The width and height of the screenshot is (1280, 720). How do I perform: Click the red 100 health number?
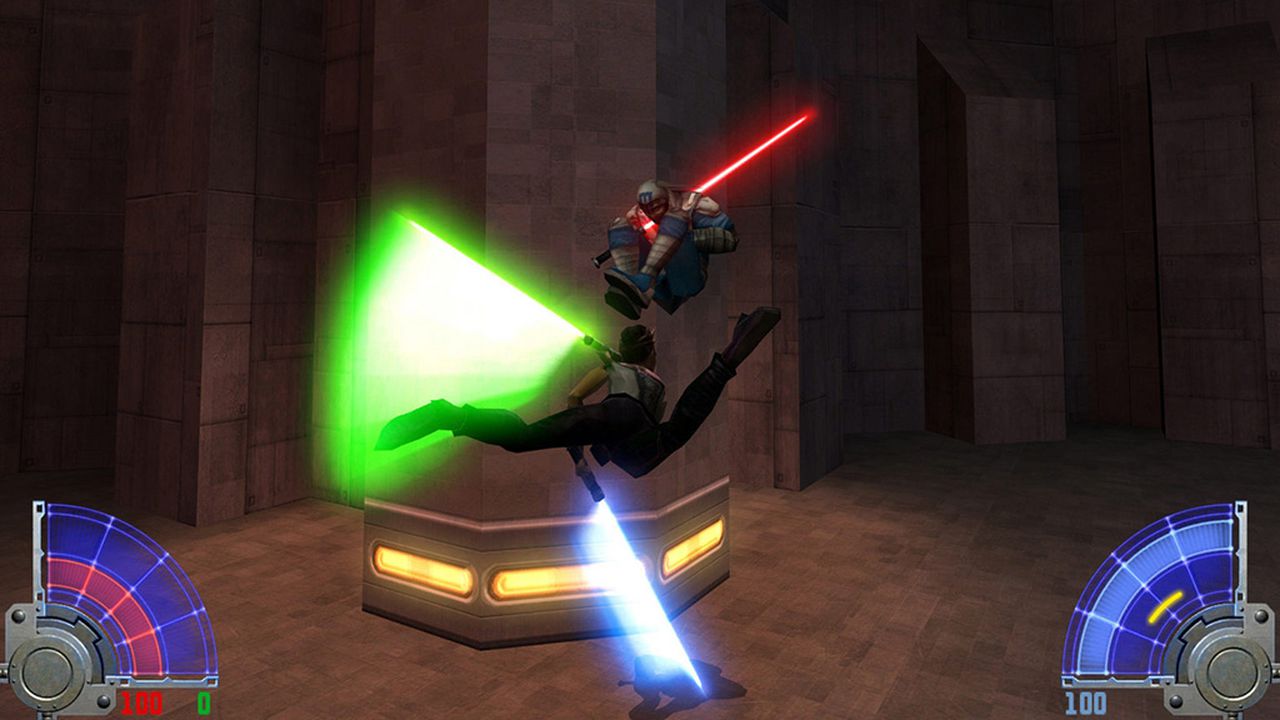click(140, 701)
